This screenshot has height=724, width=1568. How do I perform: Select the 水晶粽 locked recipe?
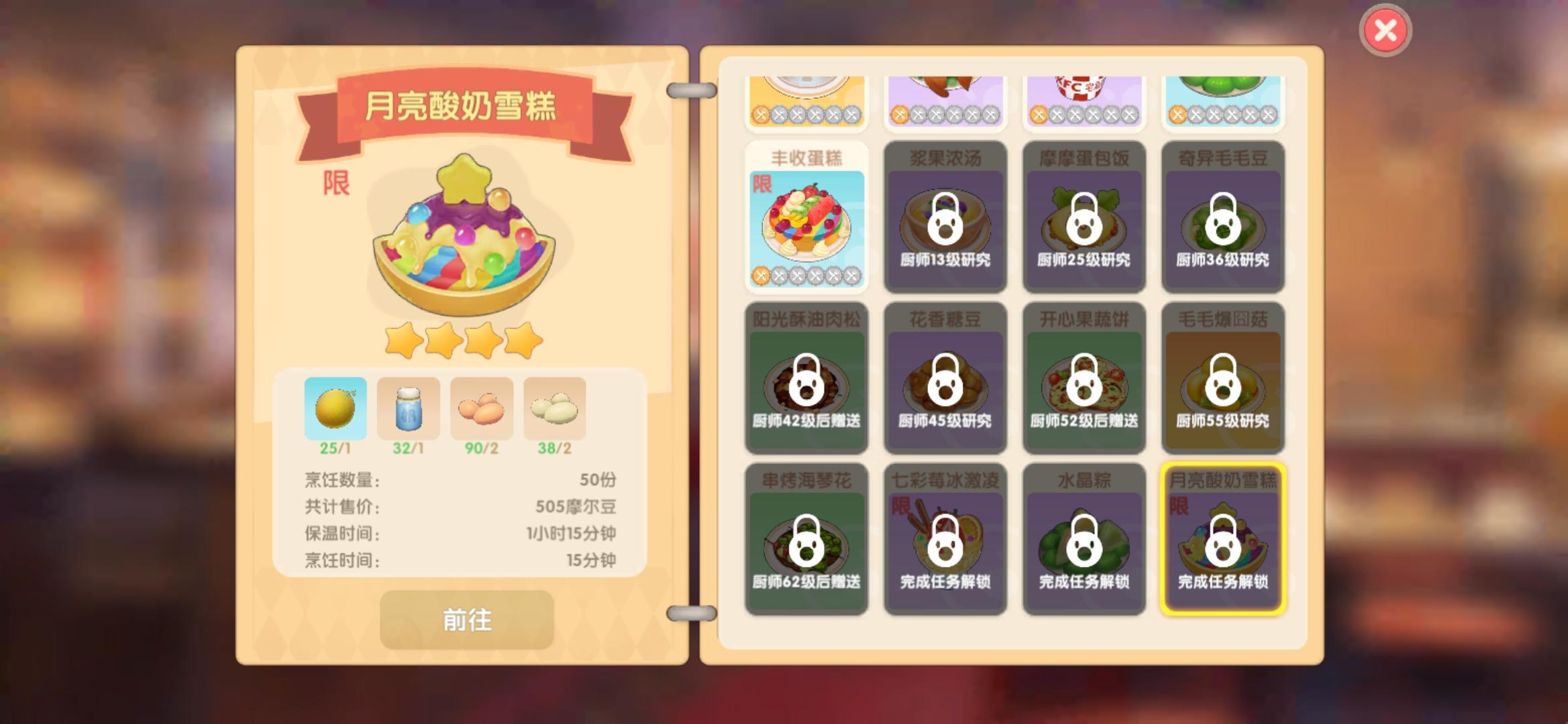[x=1084, y=540]
